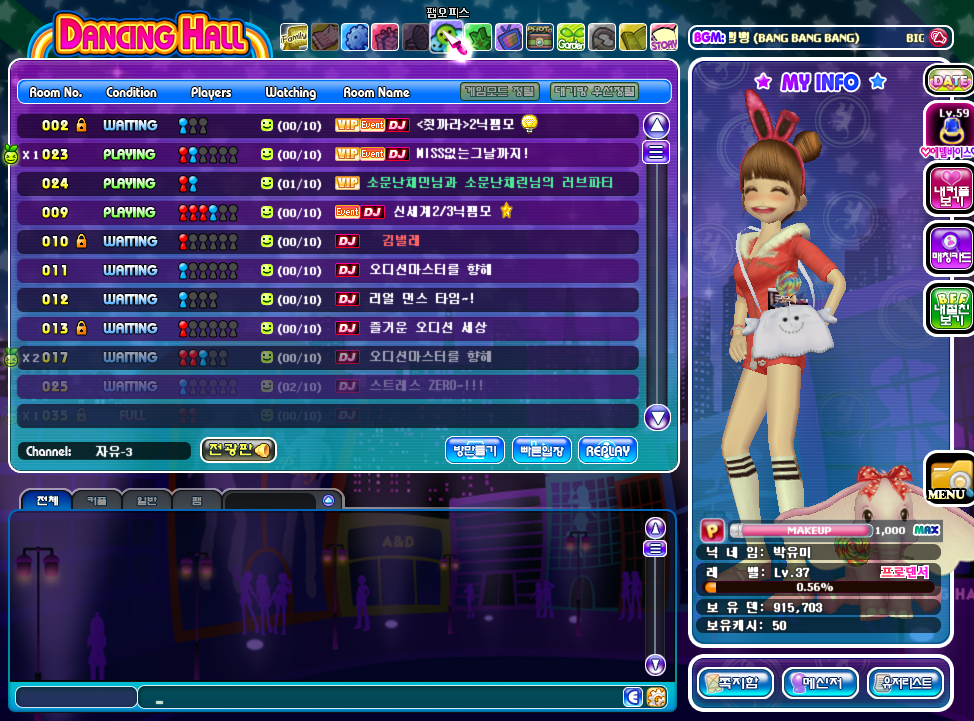This screenshot has width=974, height=721.
Task: Open the DATE button
Action: (949, 81)
